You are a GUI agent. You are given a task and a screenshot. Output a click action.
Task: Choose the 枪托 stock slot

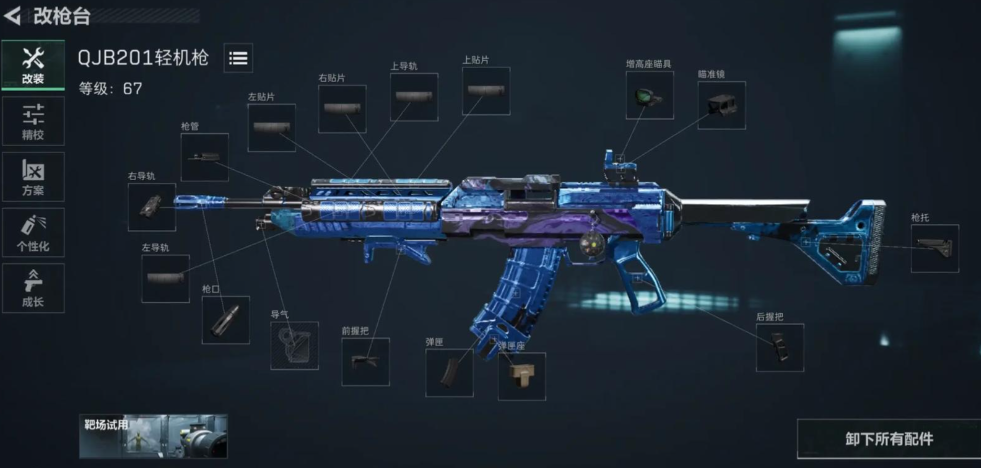[x=934, y=249]
